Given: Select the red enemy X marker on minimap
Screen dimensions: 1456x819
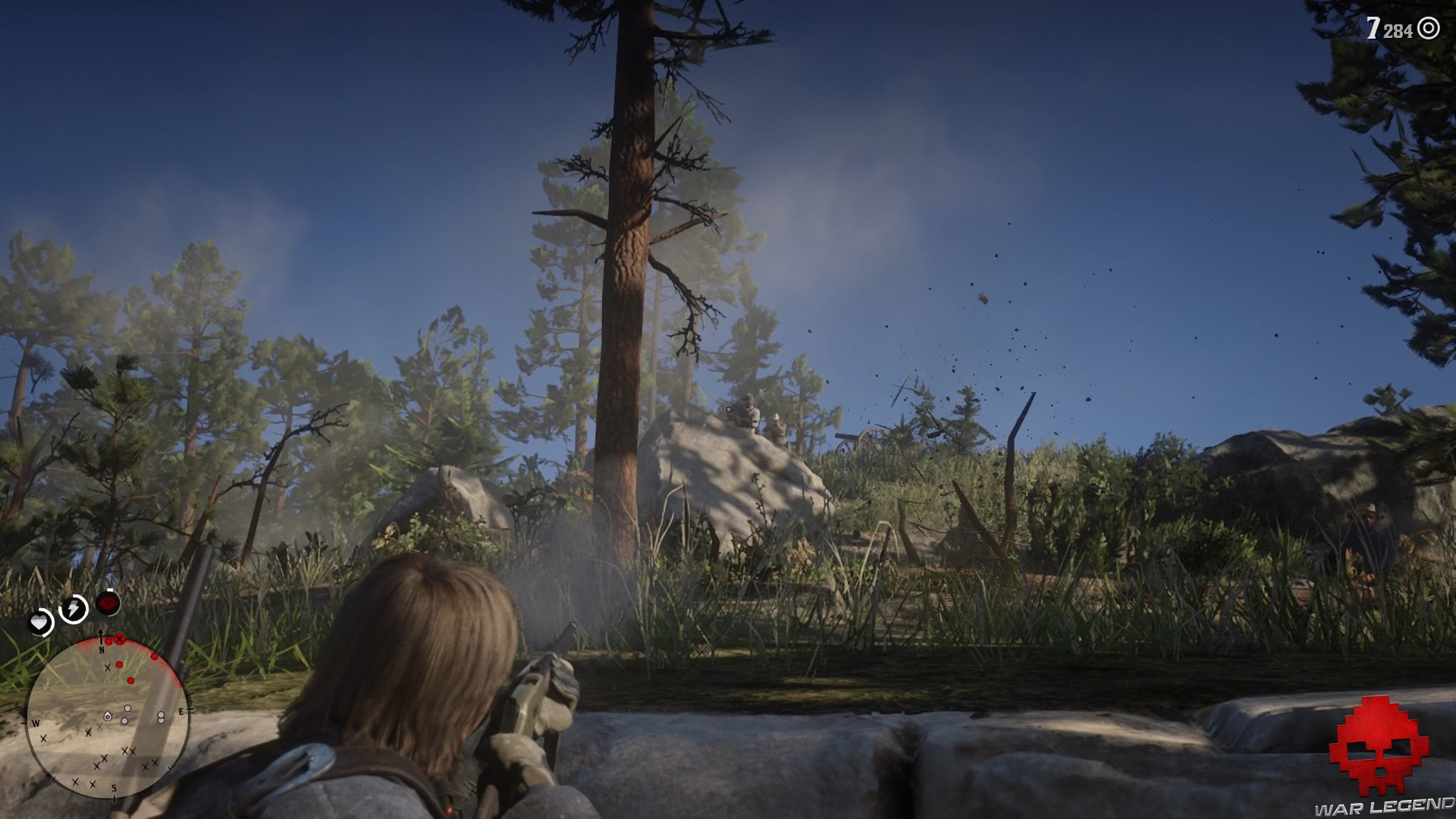Looking at the screenshot, I should [x=119, y=640].
